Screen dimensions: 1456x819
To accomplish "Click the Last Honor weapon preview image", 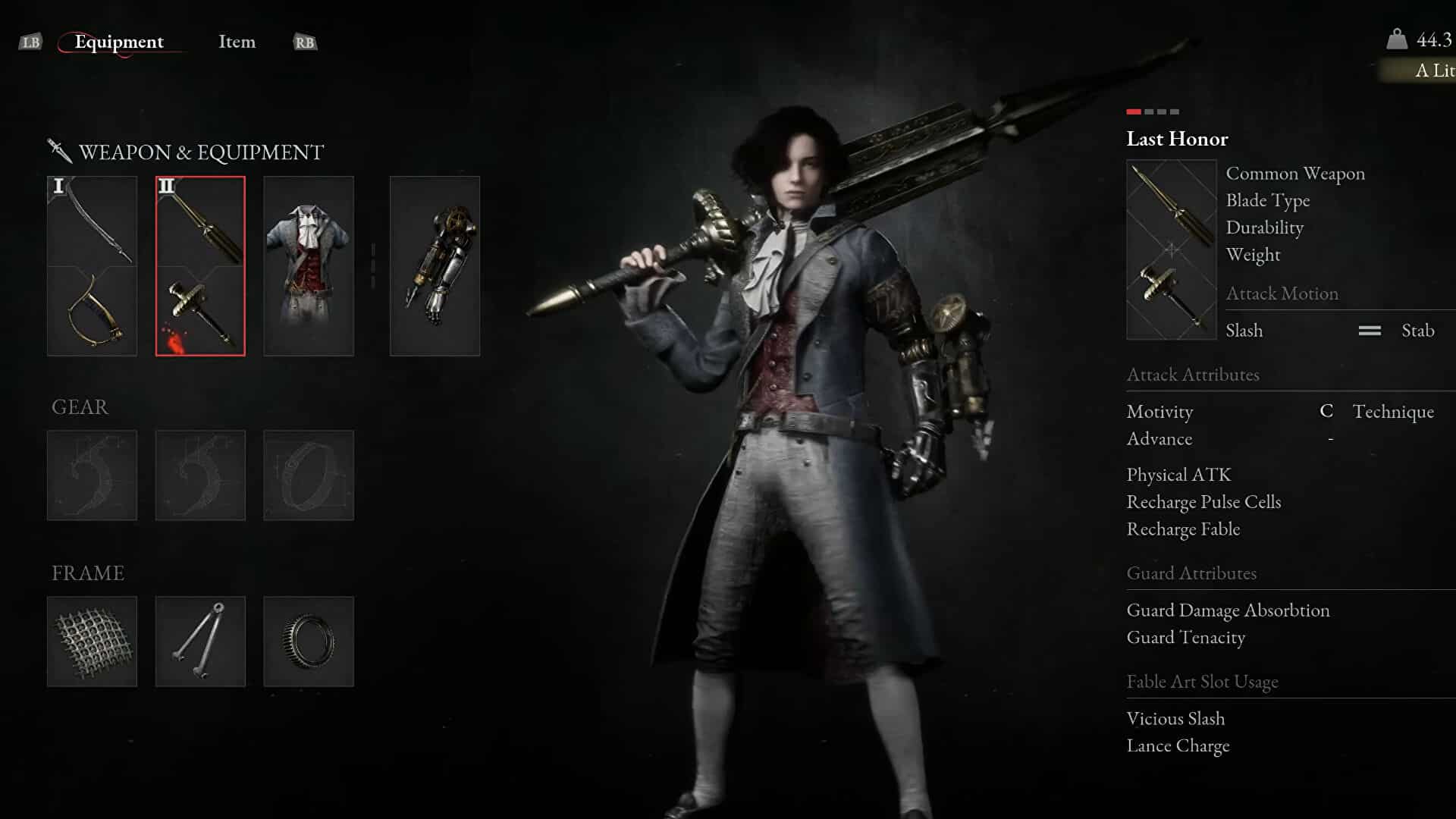I will pyautogui.click(x=1172, y=249).
